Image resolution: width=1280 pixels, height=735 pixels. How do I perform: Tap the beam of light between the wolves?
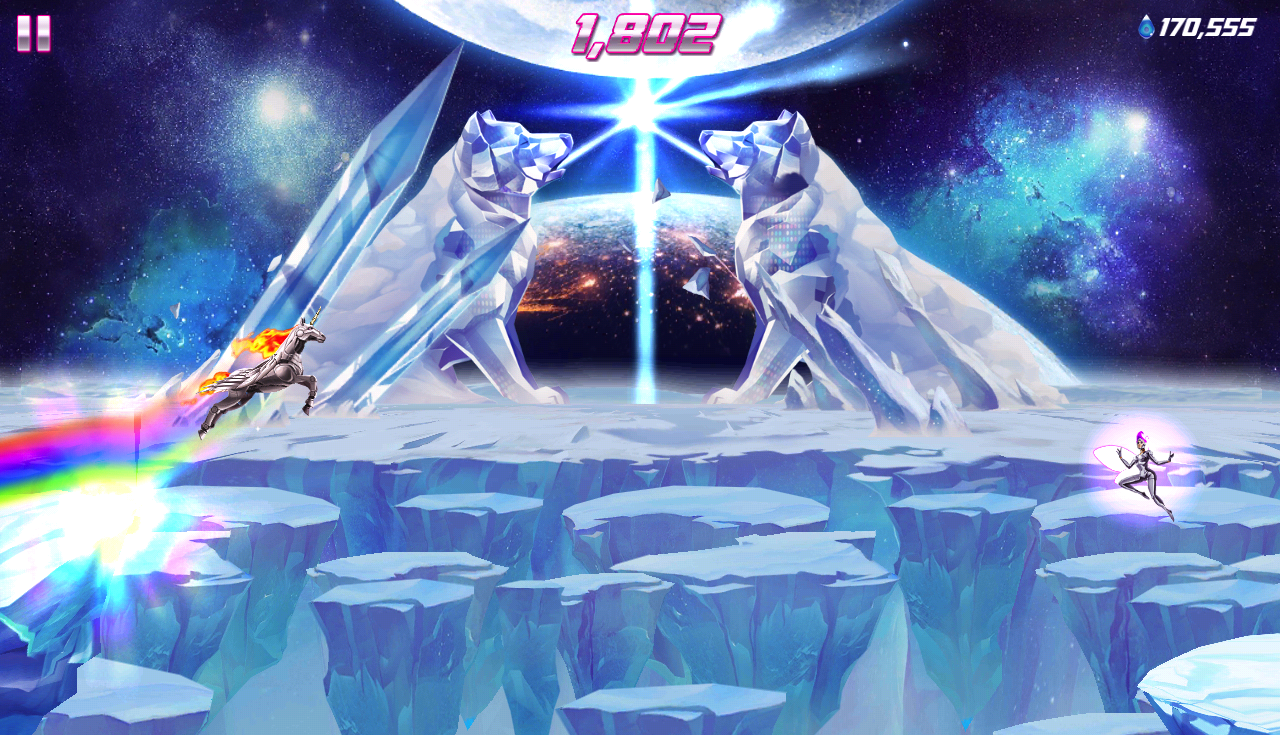[x=640, y=250]
